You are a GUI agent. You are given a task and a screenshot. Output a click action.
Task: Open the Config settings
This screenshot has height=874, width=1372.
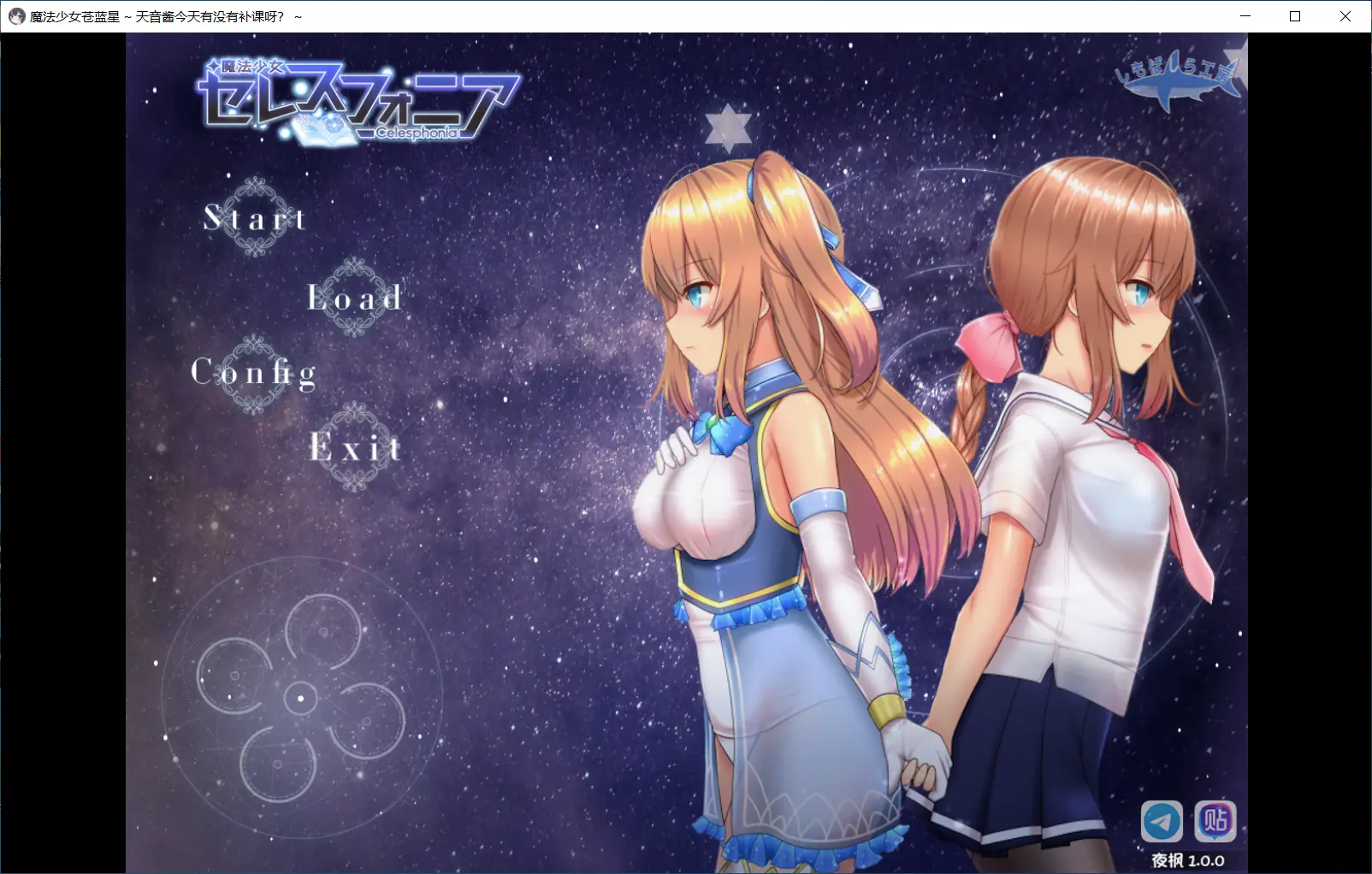[x=254, y=373]
